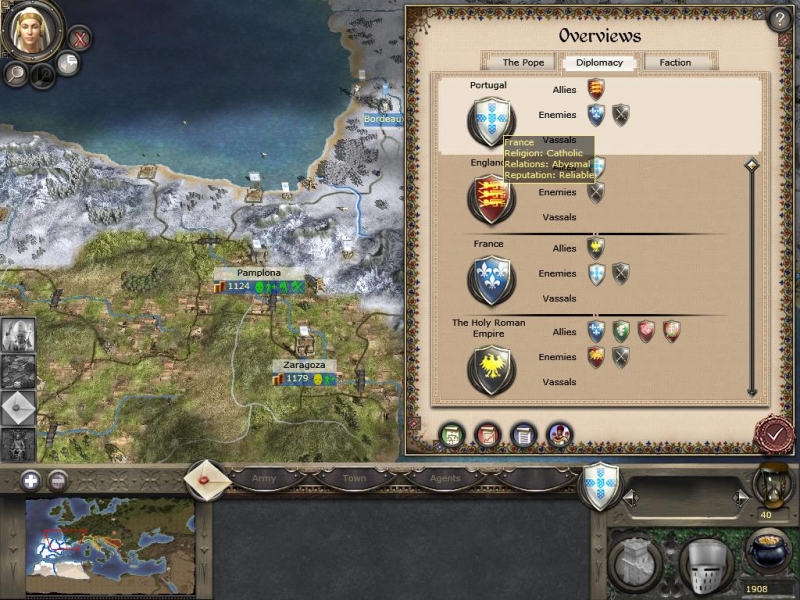Open the Army tab in the bottom panel
800x600 pixels.
[264, 478]
